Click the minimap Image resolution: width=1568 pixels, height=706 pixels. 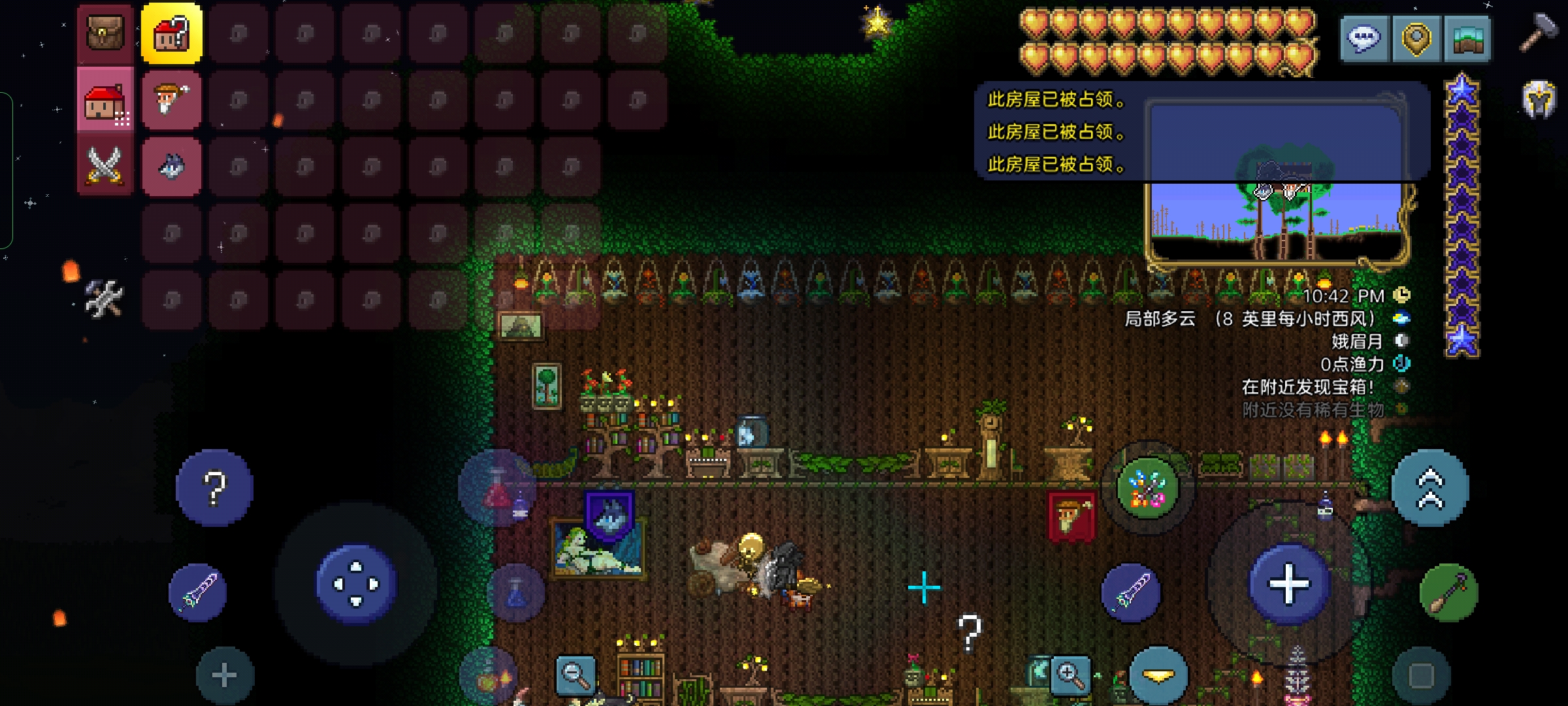1277,216
